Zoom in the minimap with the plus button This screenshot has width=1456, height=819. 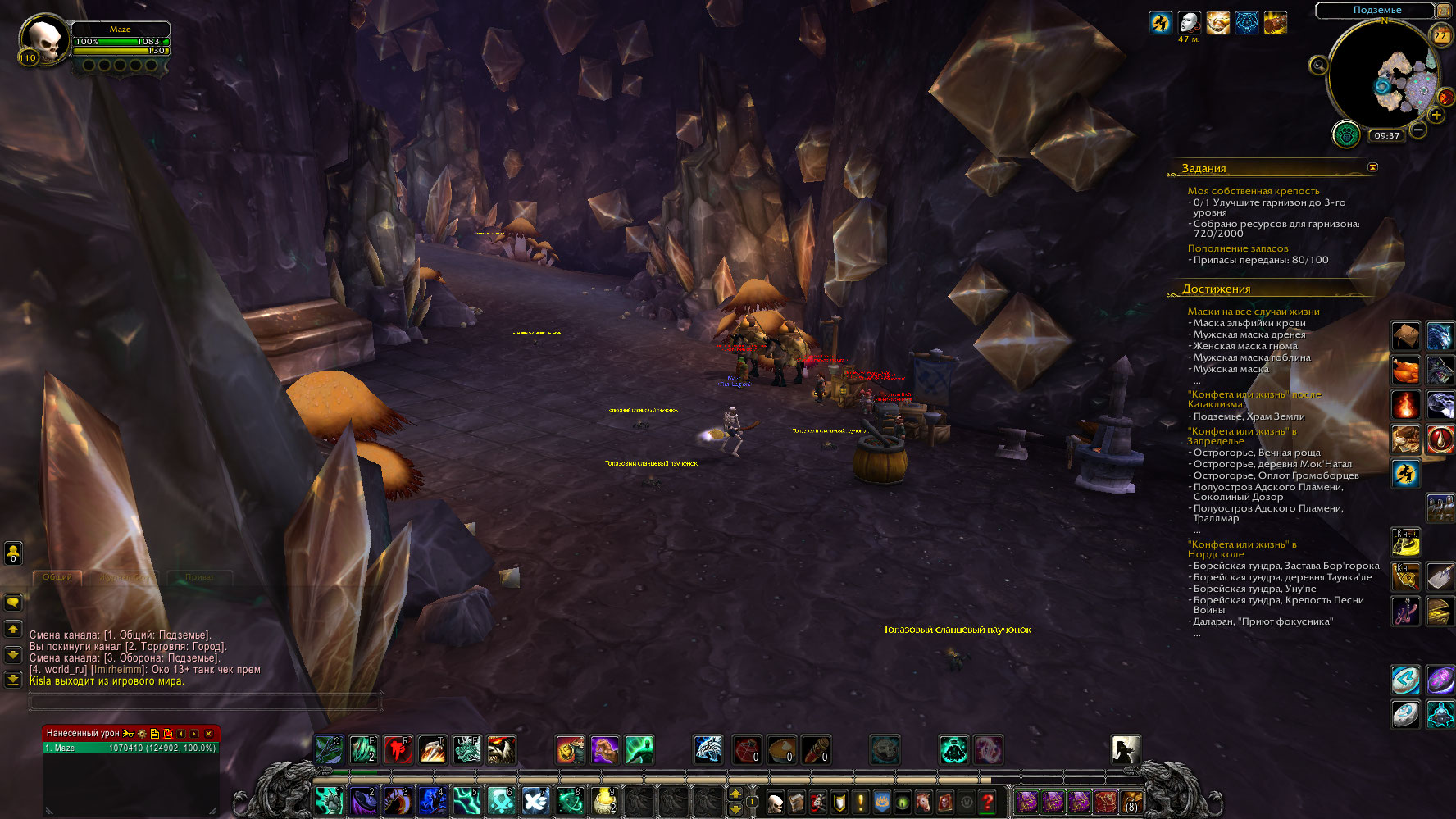[x=1436, y=115]
